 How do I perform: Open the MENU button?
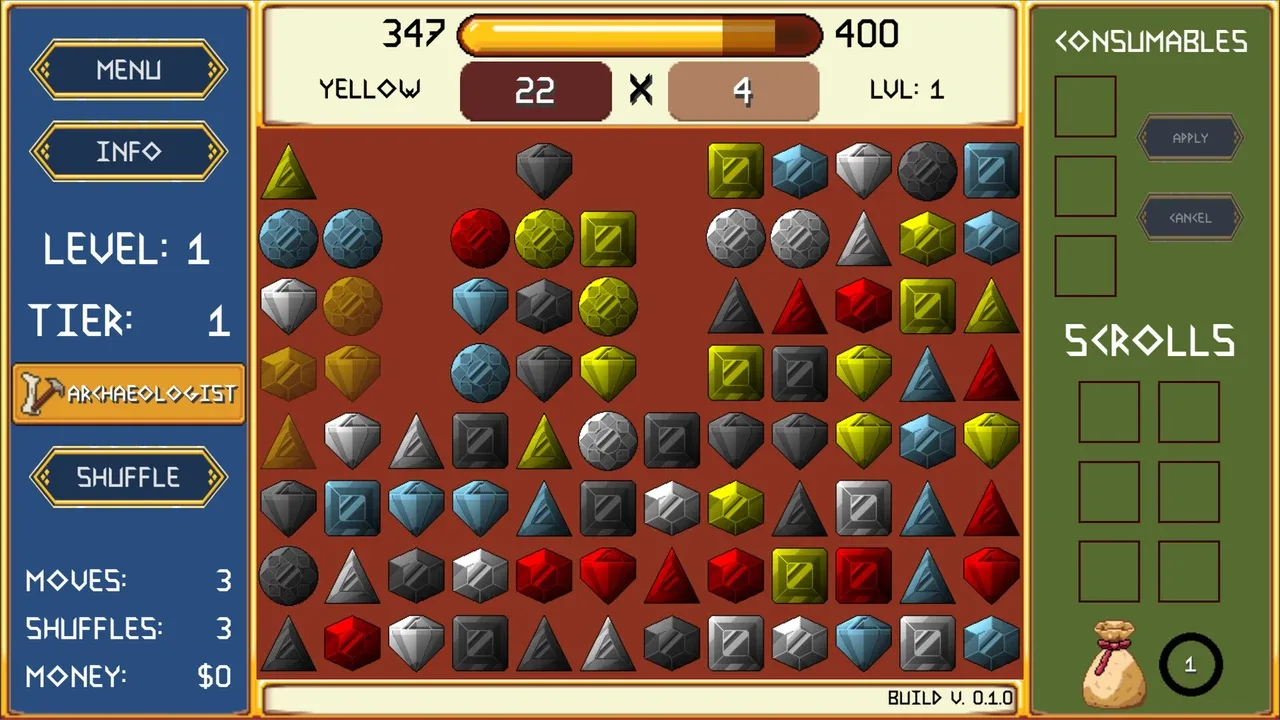click(x=129, y=70)
